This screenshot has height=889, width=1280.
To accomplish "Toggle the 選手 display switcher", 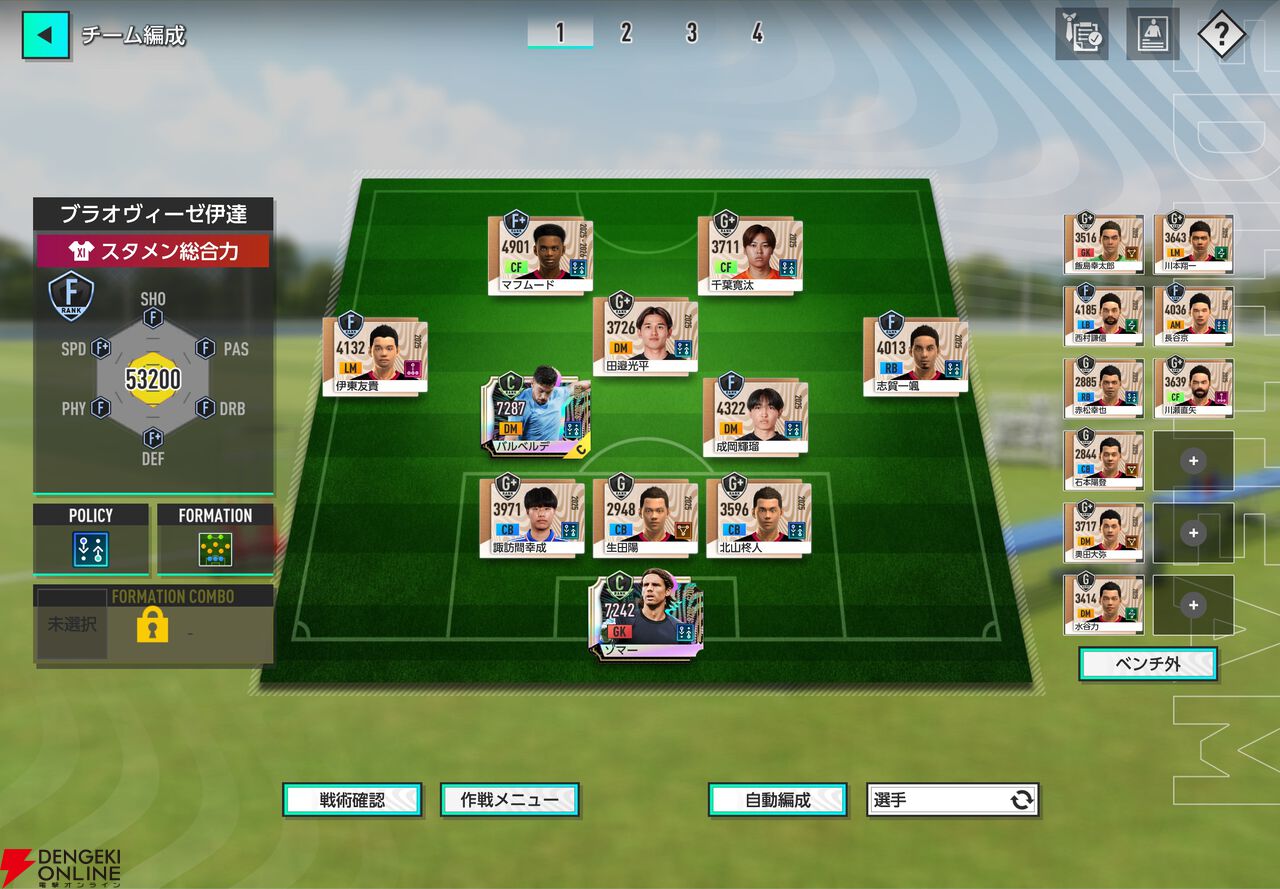I will point(952,800).
